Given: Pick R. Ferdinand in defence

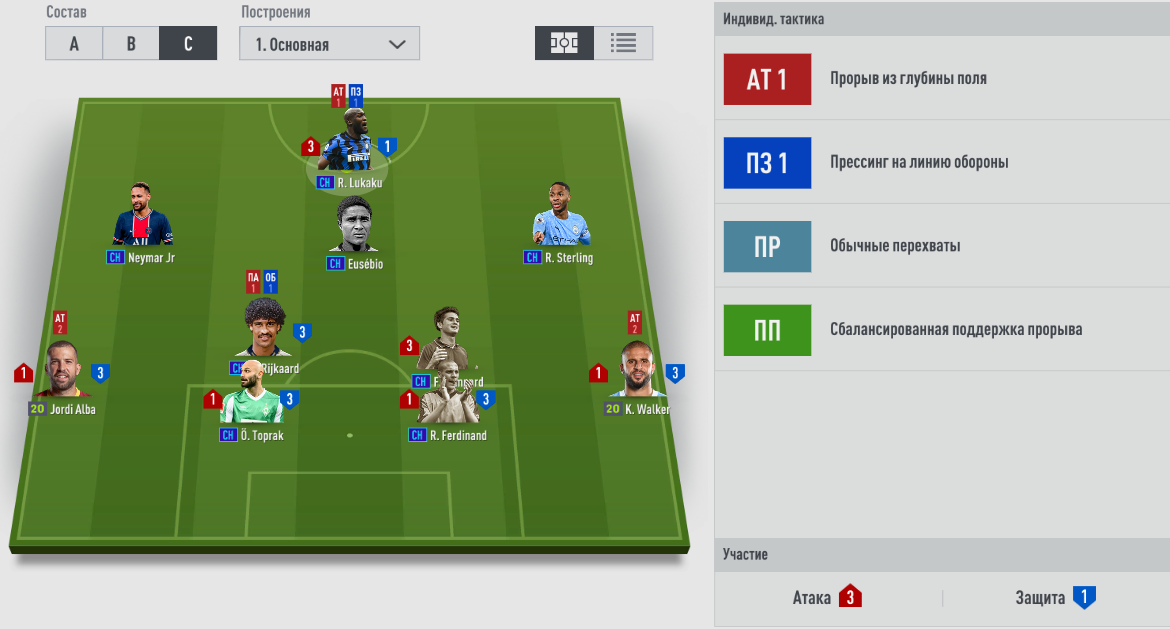Looking at the screenshot, I should [447, 399].
